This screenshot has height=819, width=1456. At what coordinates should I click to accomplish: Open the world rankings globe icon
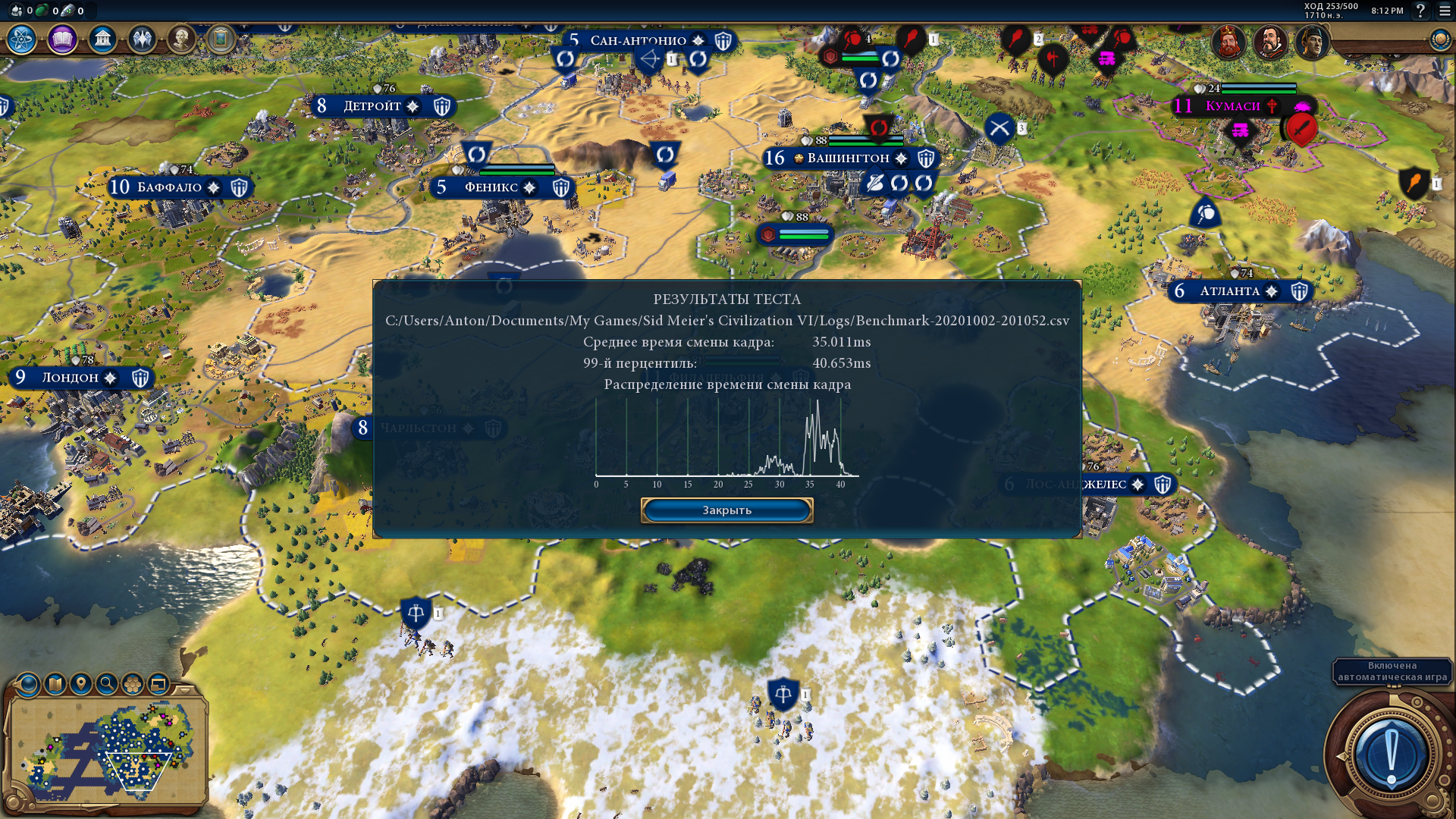click(x=1439, y=39)
